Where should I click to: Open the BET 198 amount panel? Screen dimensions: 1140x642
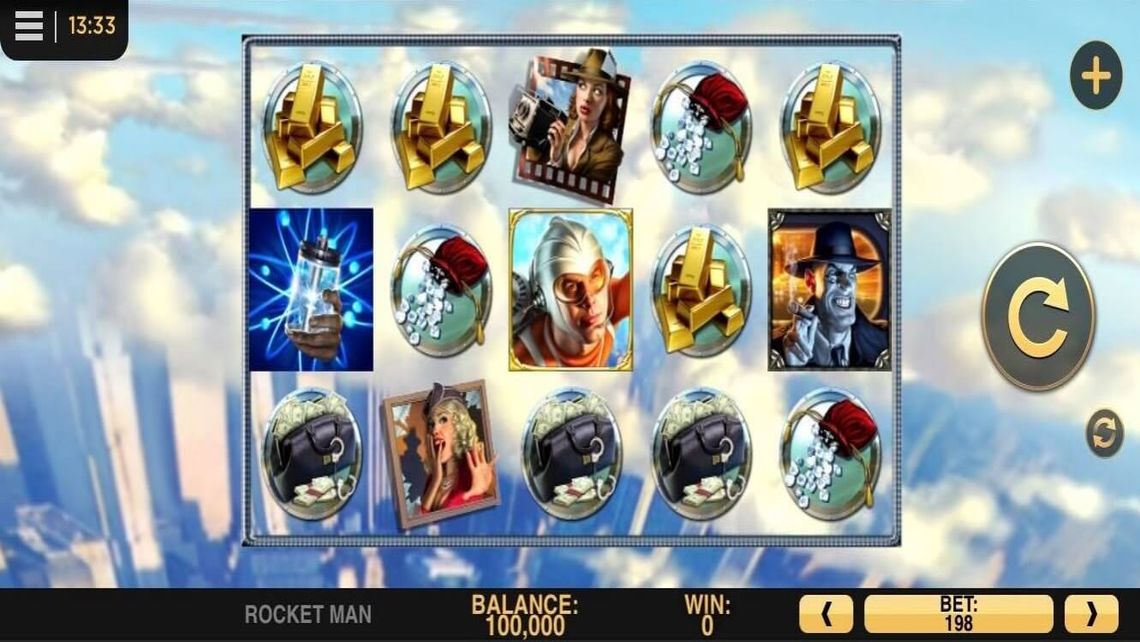(958, 613)
